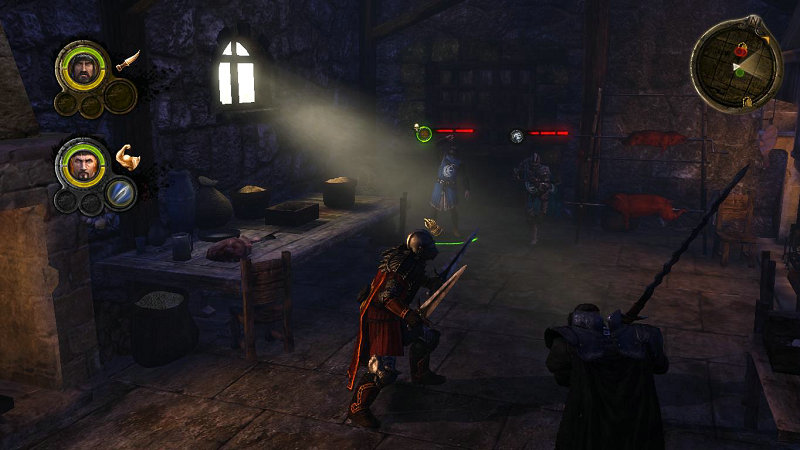The image size is (800, 450).
Task: Click the red enemy marker on minimap
Action: coord(741,48)
